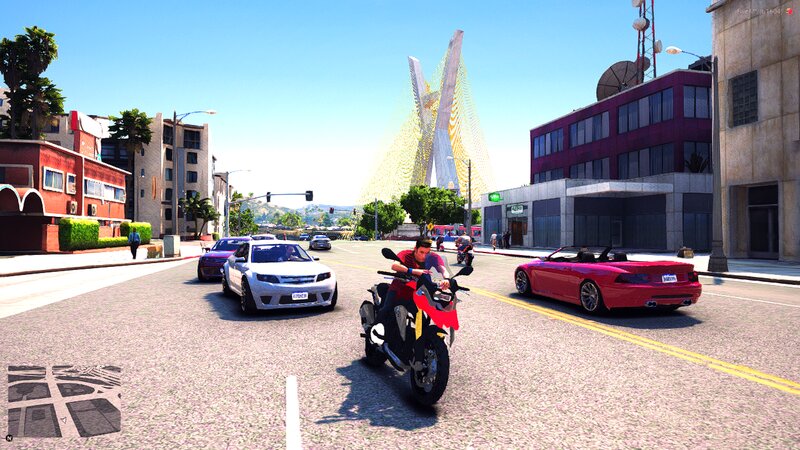
Task: Click the street minimap
Action: tap(64, 401)
